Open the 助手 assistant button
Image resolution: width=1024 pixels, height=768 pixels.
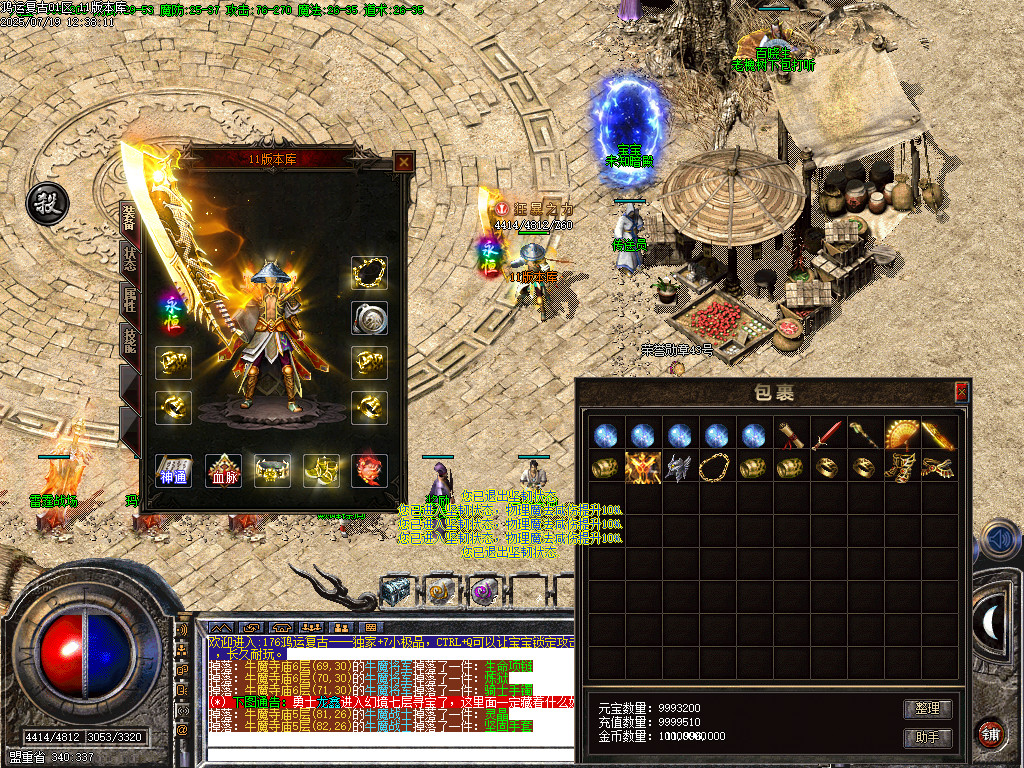coord(927,738)
